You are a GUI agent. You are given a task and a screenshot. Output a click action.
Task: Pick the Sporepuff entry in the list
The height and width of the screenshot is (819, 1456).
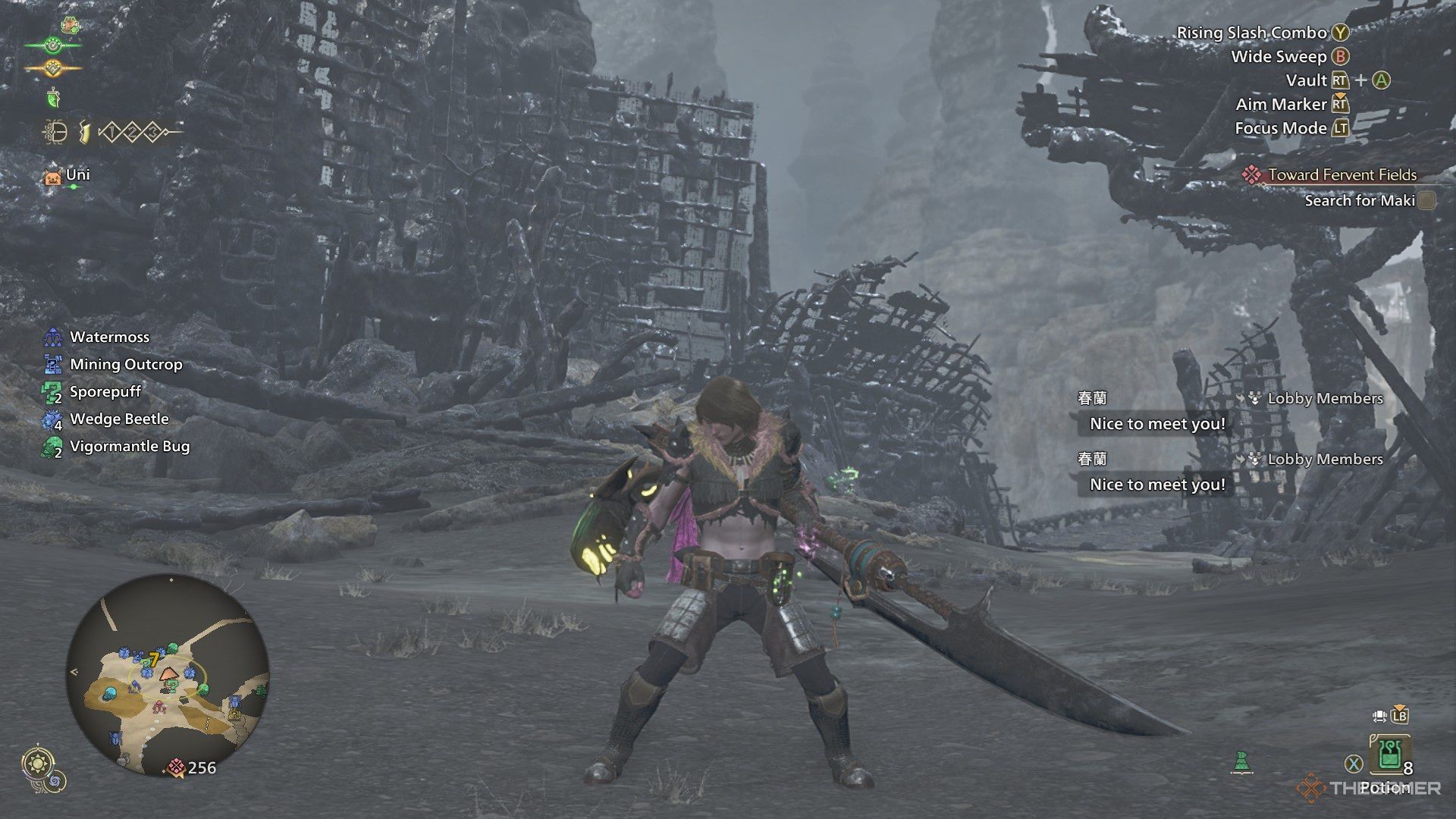(x=105, y=392)
